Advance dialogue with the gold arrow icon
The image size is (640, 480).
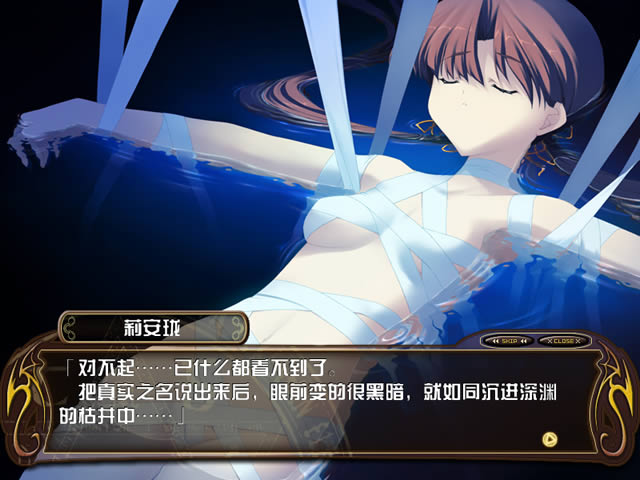click(548, 438)
